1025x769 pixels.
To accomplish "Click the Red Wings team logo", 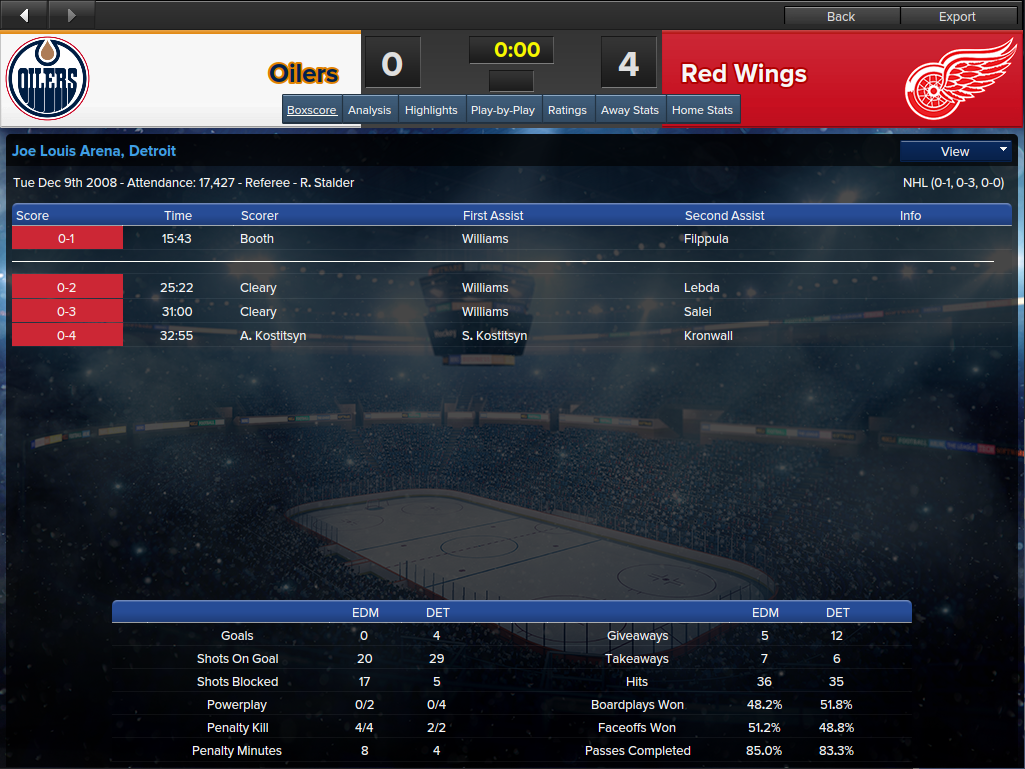I will coord(960,78).
